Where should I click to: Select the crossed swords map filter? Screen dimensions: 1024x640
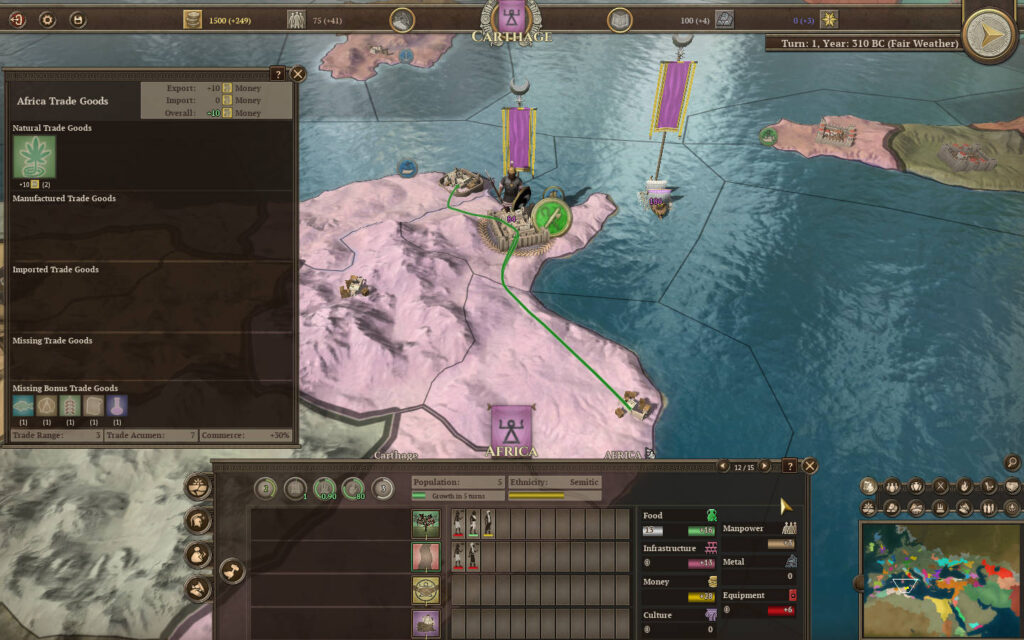point(939,487)
